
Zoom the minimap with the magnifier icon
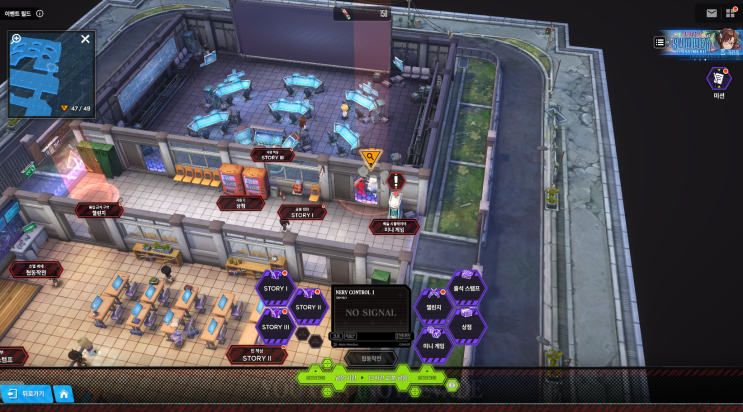coord(16,39)
